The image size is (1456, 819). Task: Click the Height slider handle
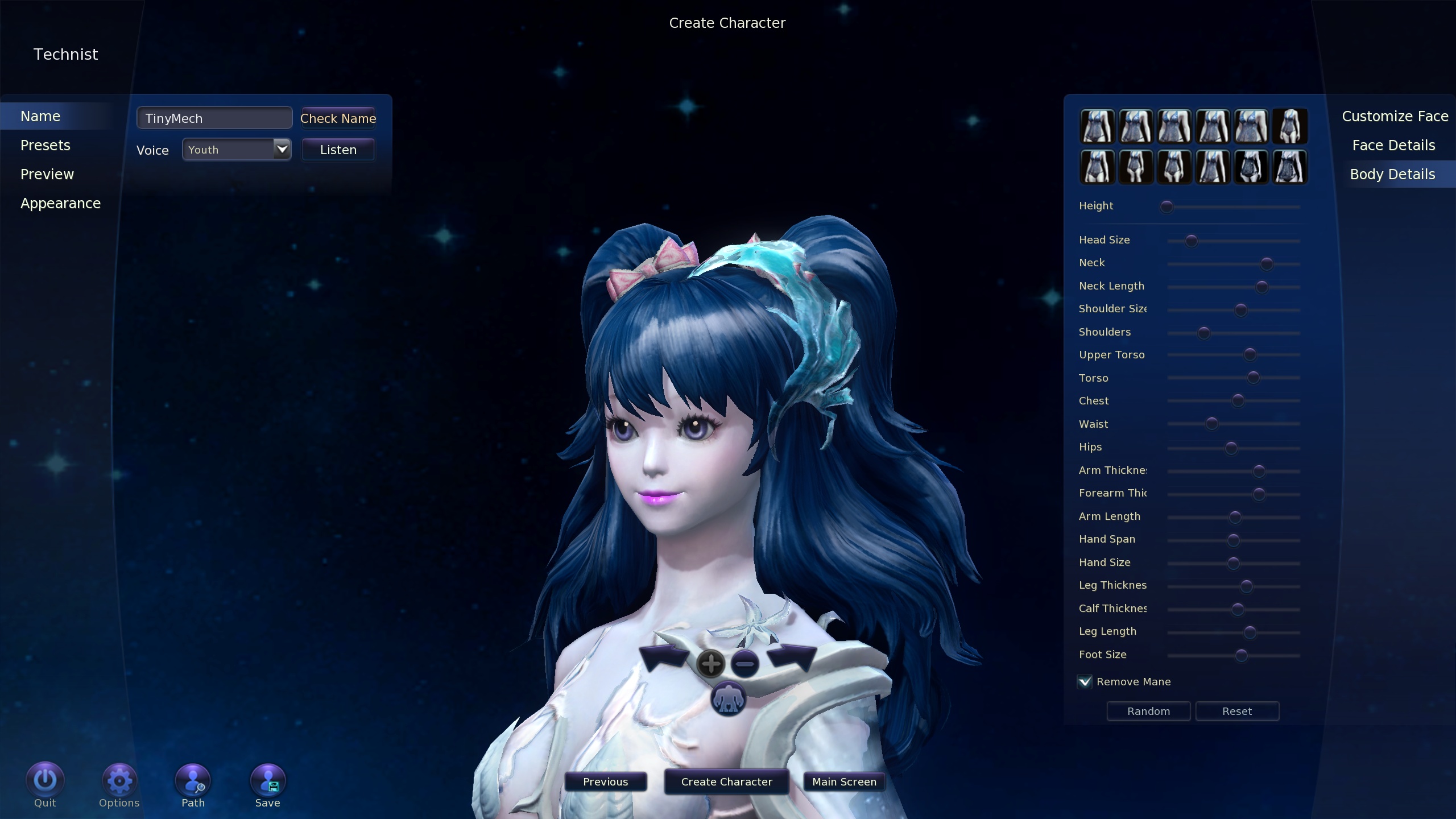pos(1167,207)
